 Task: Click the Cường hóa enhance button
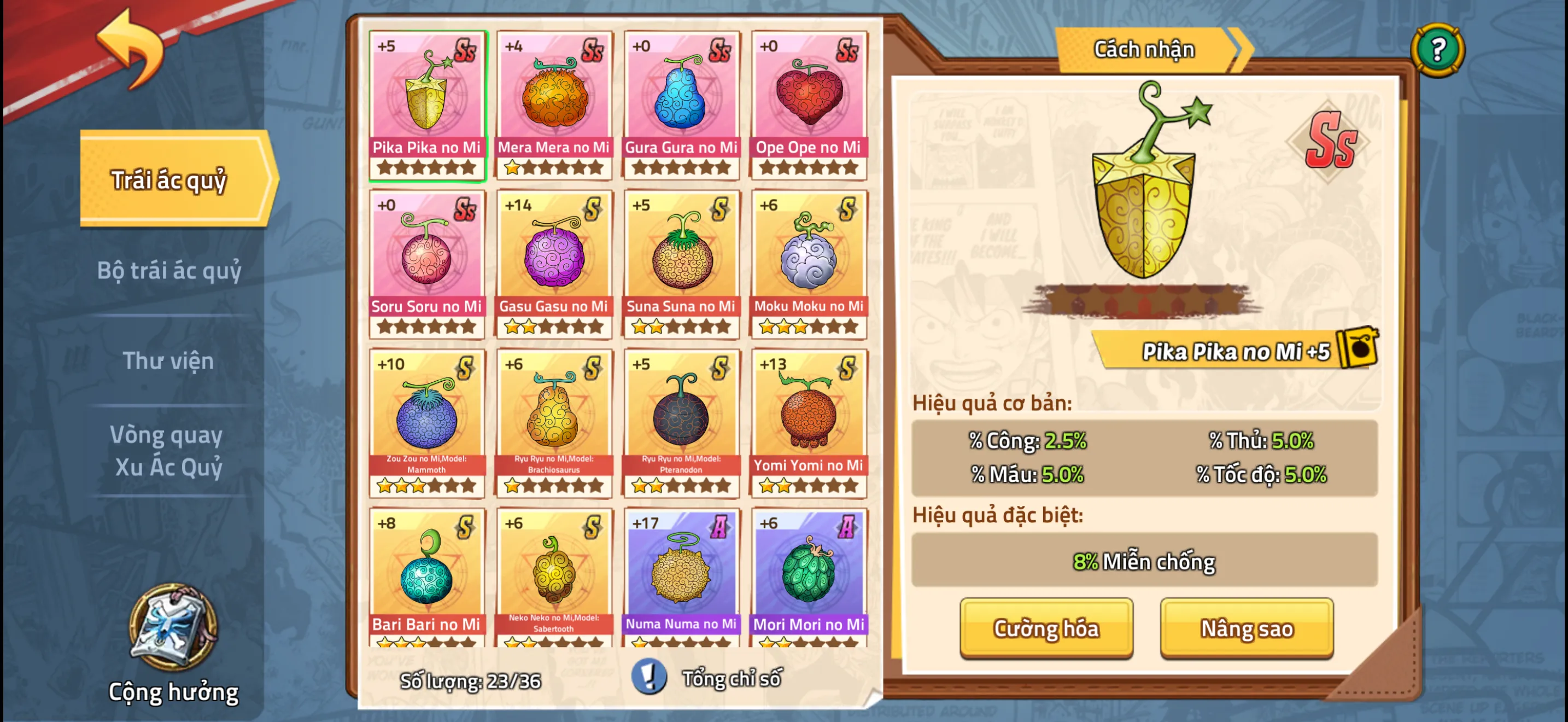point(1046,627)
